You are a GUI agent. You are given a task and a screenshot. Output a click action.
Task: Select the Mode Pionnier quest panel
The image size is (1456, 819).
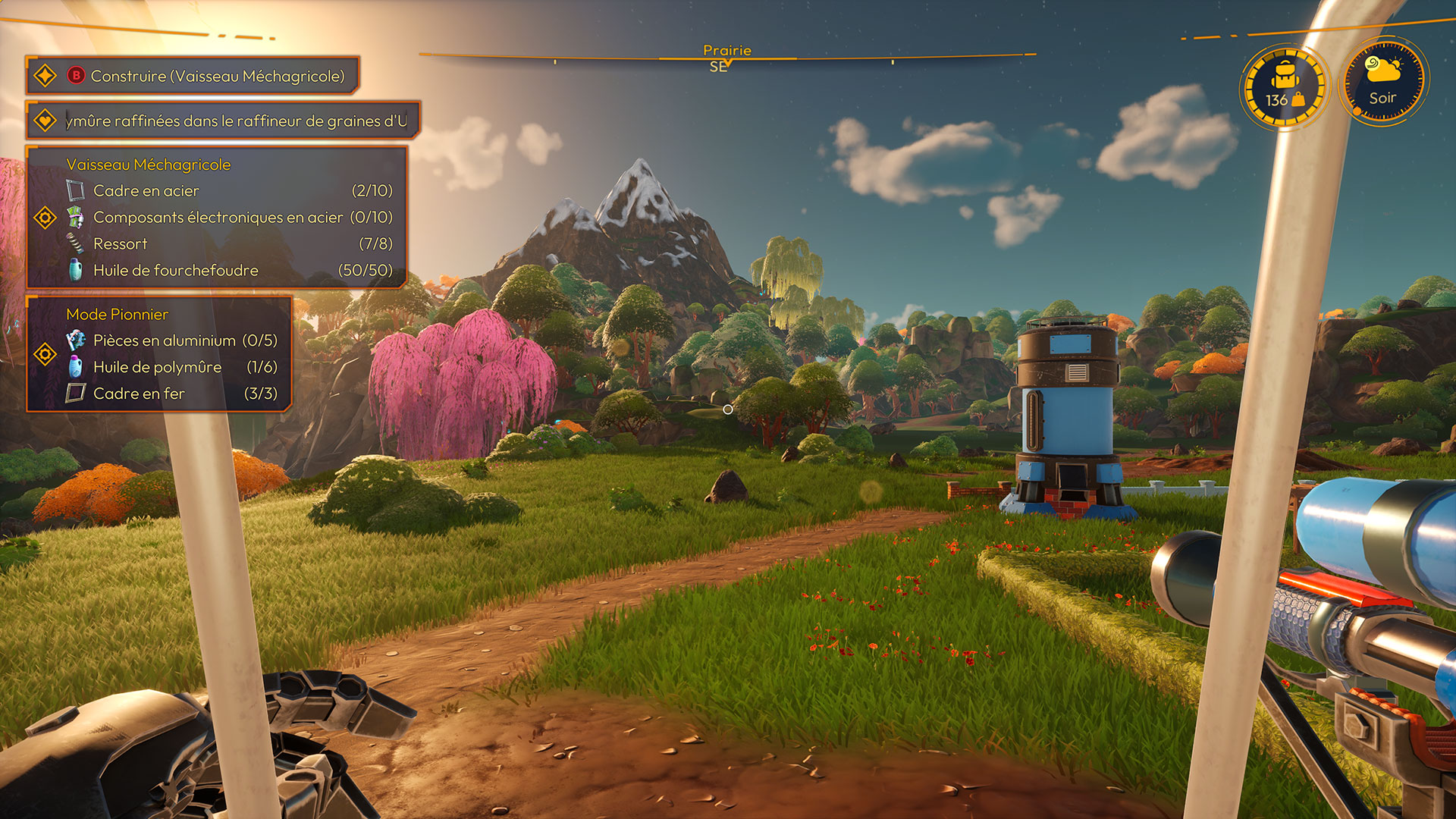point(118,314)
